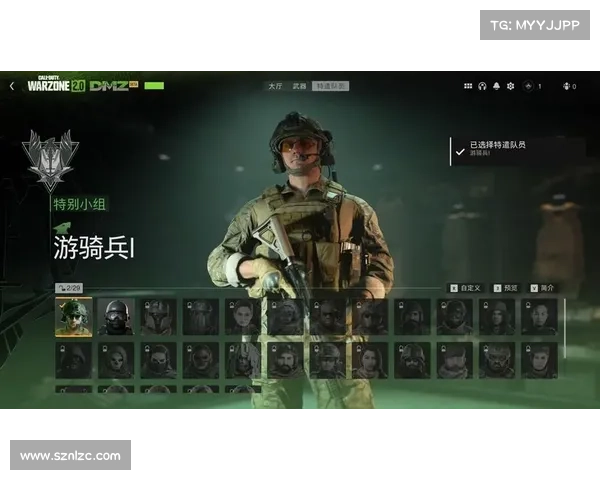Switch to the 大厅 lobby tab

[275, 87]
